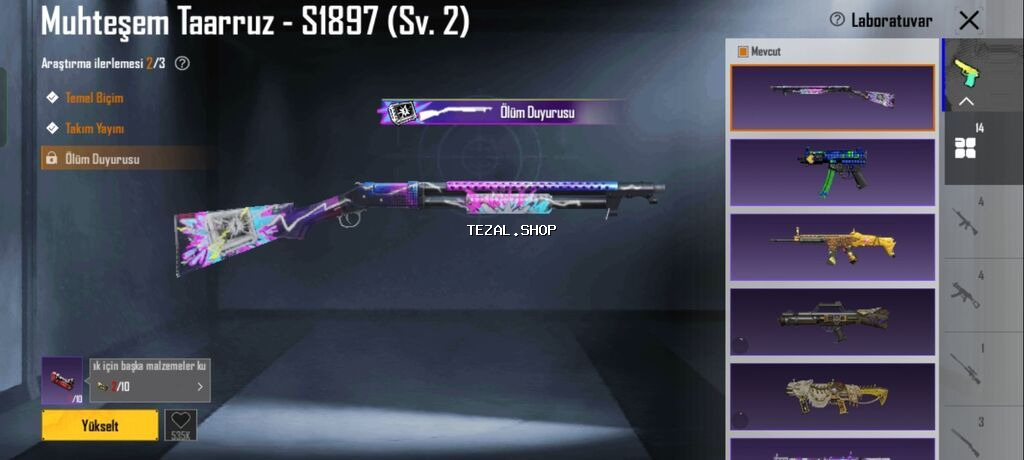Select the purple S1897 shotgun skin thumbnail

tap(832, 97)
